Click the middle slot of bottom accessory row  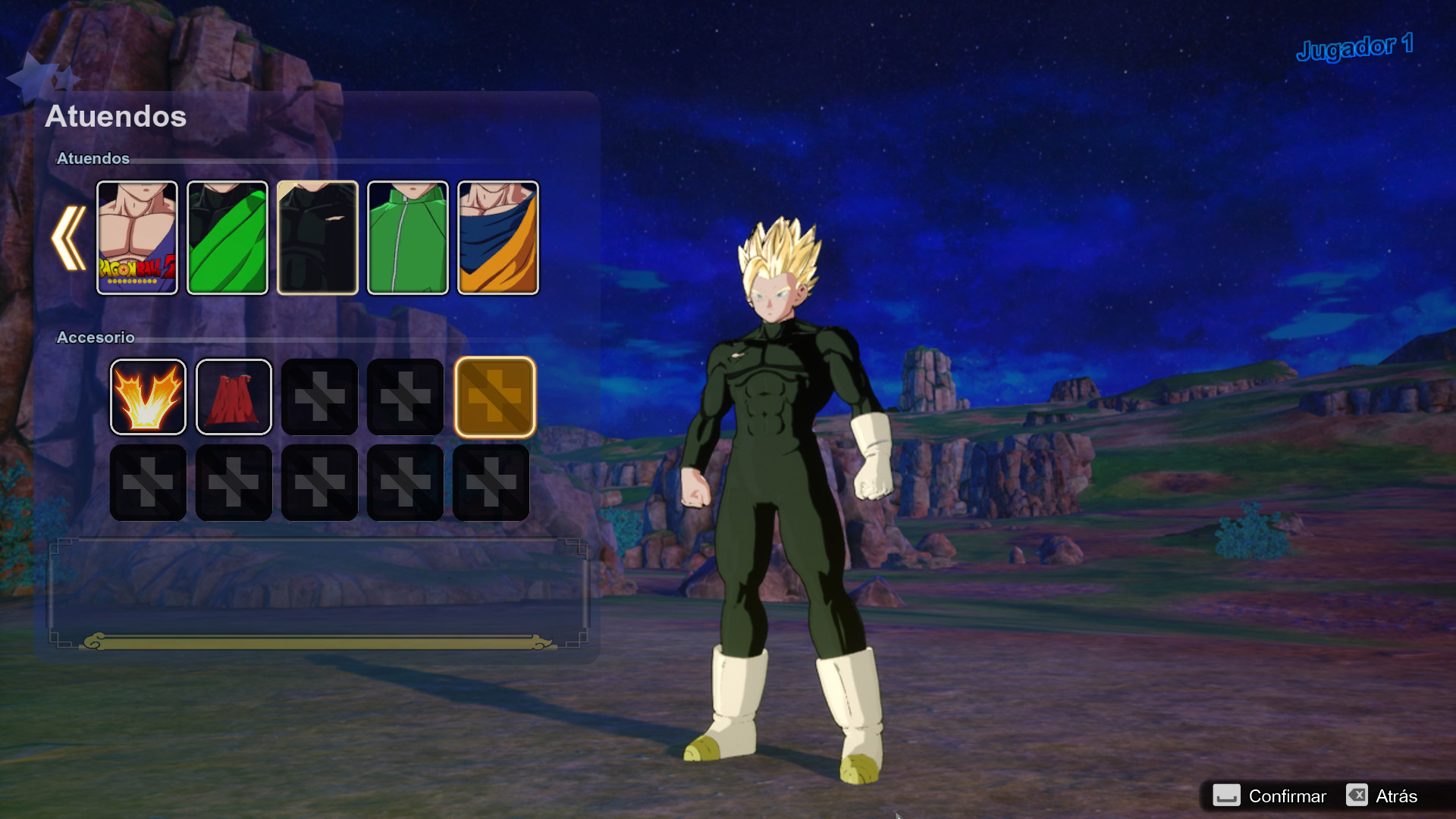tap(320, 483)
